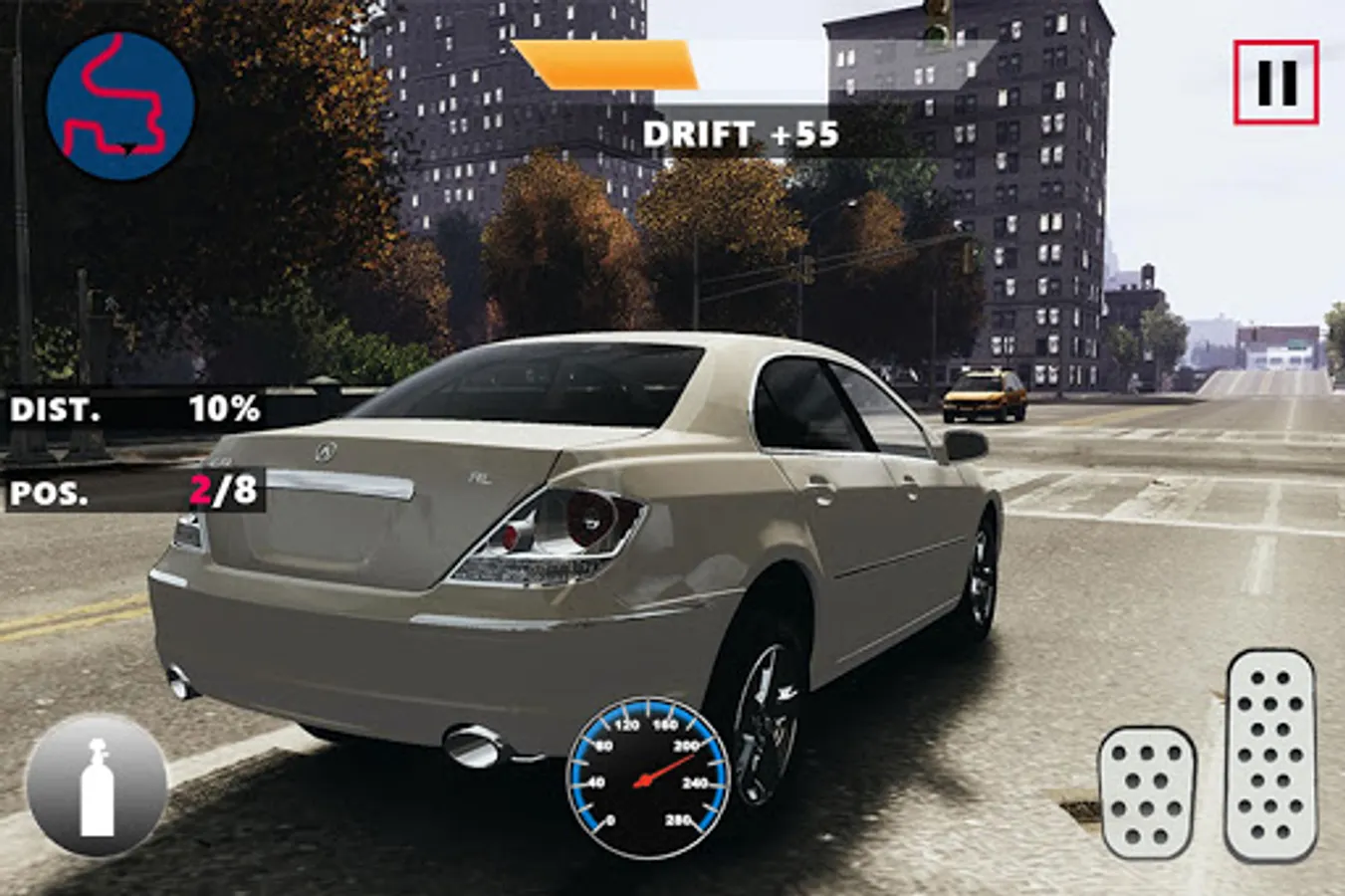Pause the race with the pause button
This screenshot has width=1345, height=896.
click(1275, 83)
